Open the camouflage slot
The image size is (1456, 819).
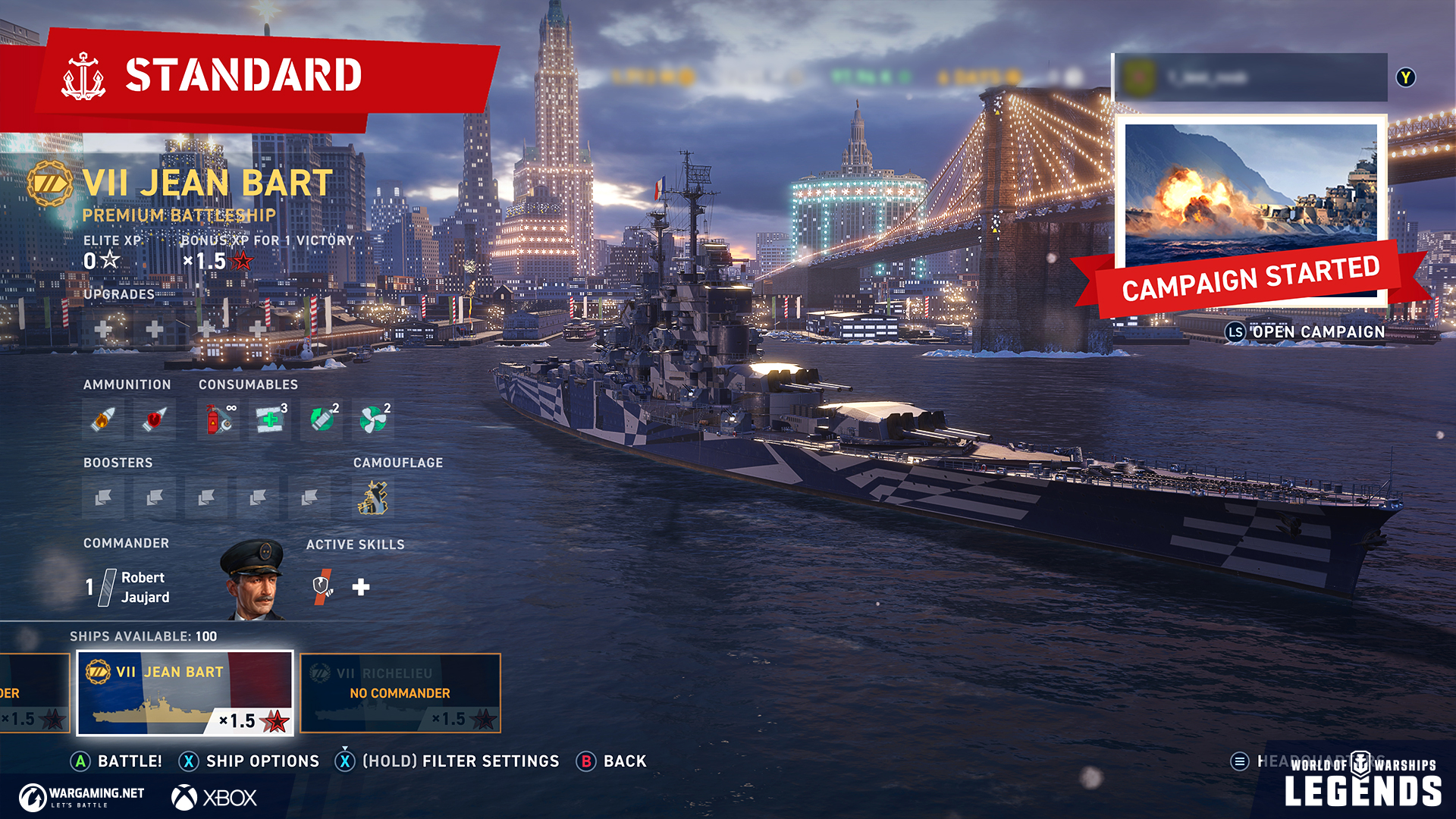click(373, 498)
